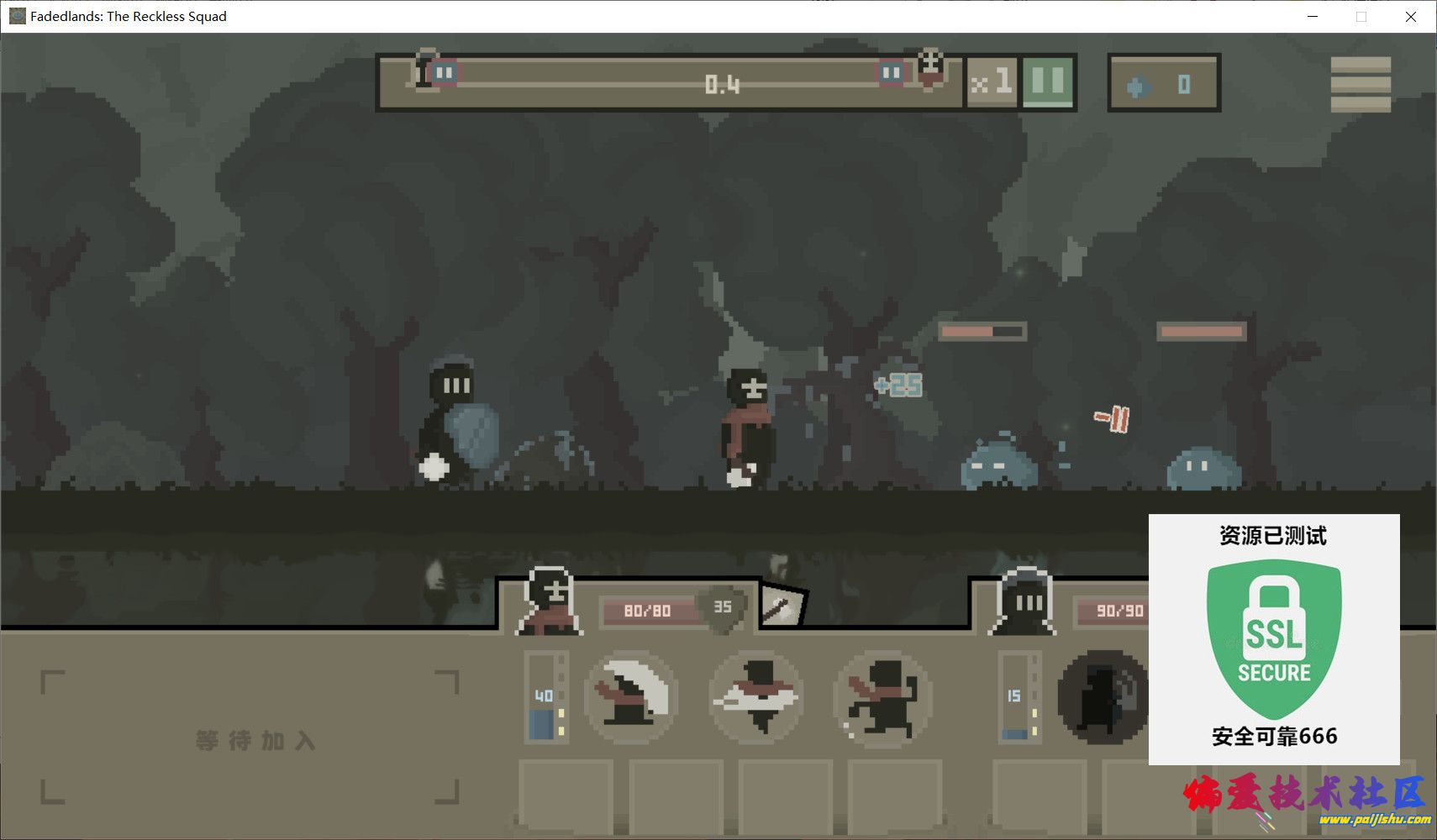Click the waiting-to-join player slot
1437x840 pixels.
coord(250,737)
